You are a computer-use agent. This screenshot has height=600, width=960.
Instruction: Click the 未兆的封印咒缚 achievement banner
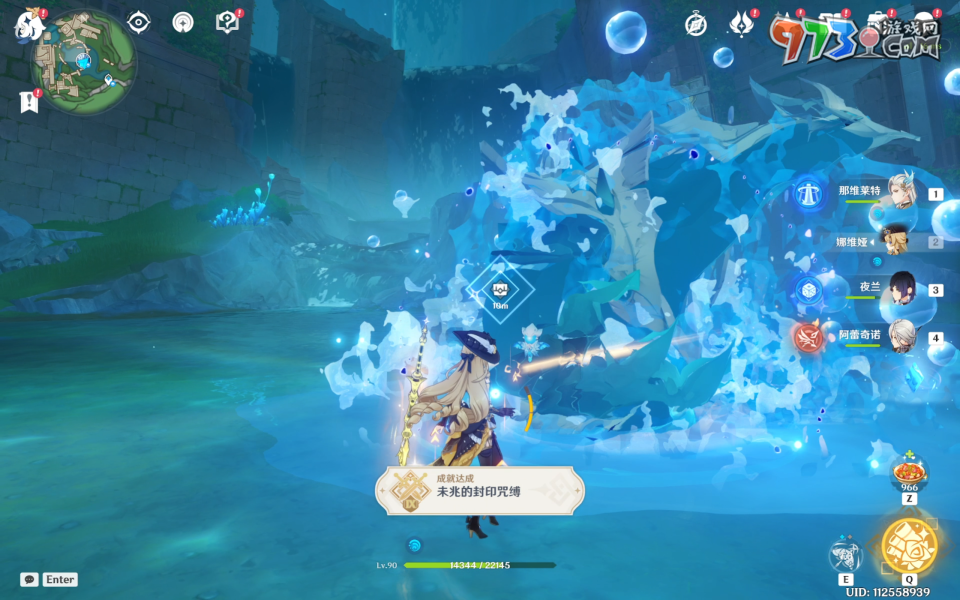coord(479,490)
